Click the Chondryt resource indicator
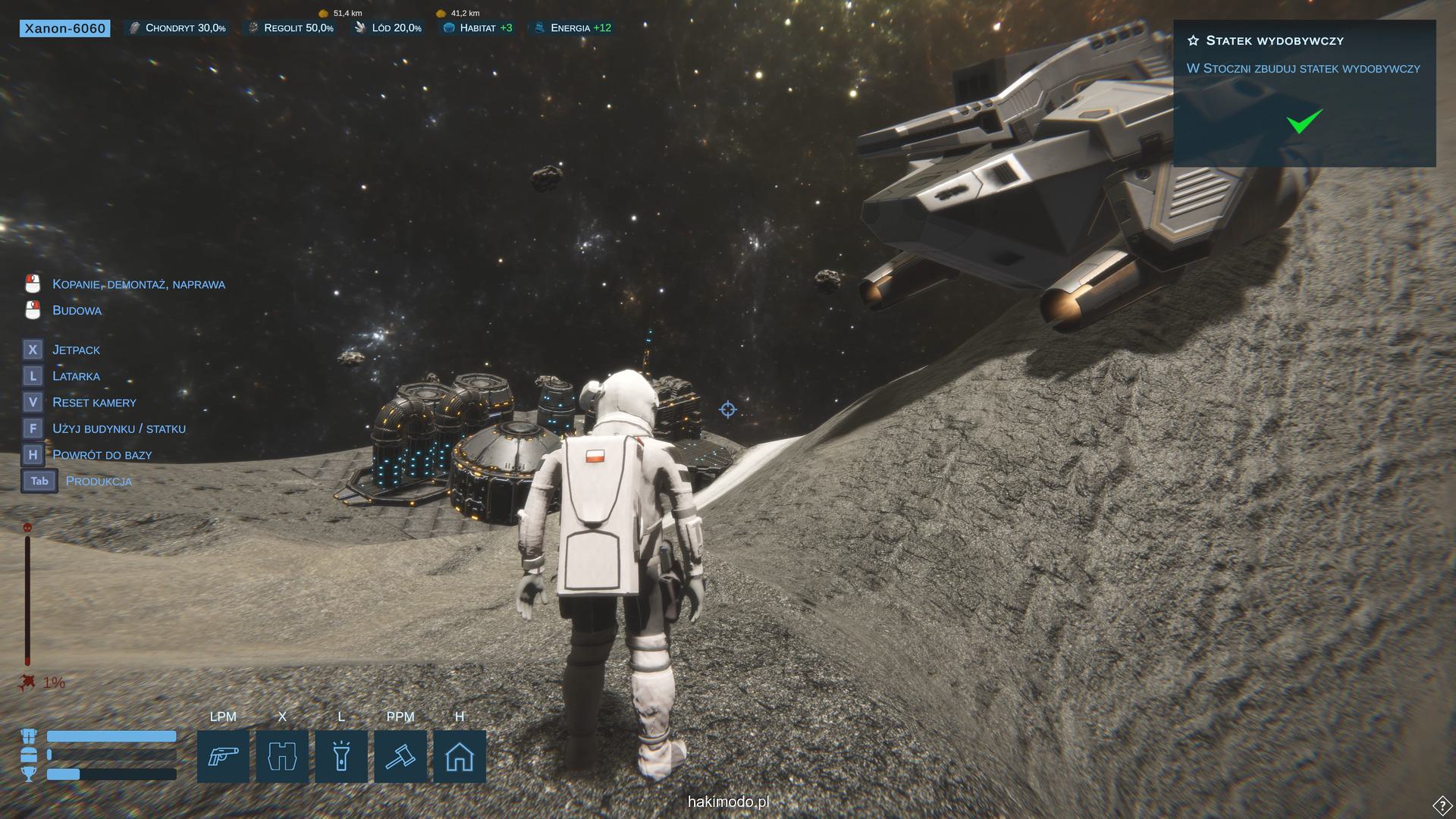Viewport: 1456px width, 819px height. [x=177, y=28]
